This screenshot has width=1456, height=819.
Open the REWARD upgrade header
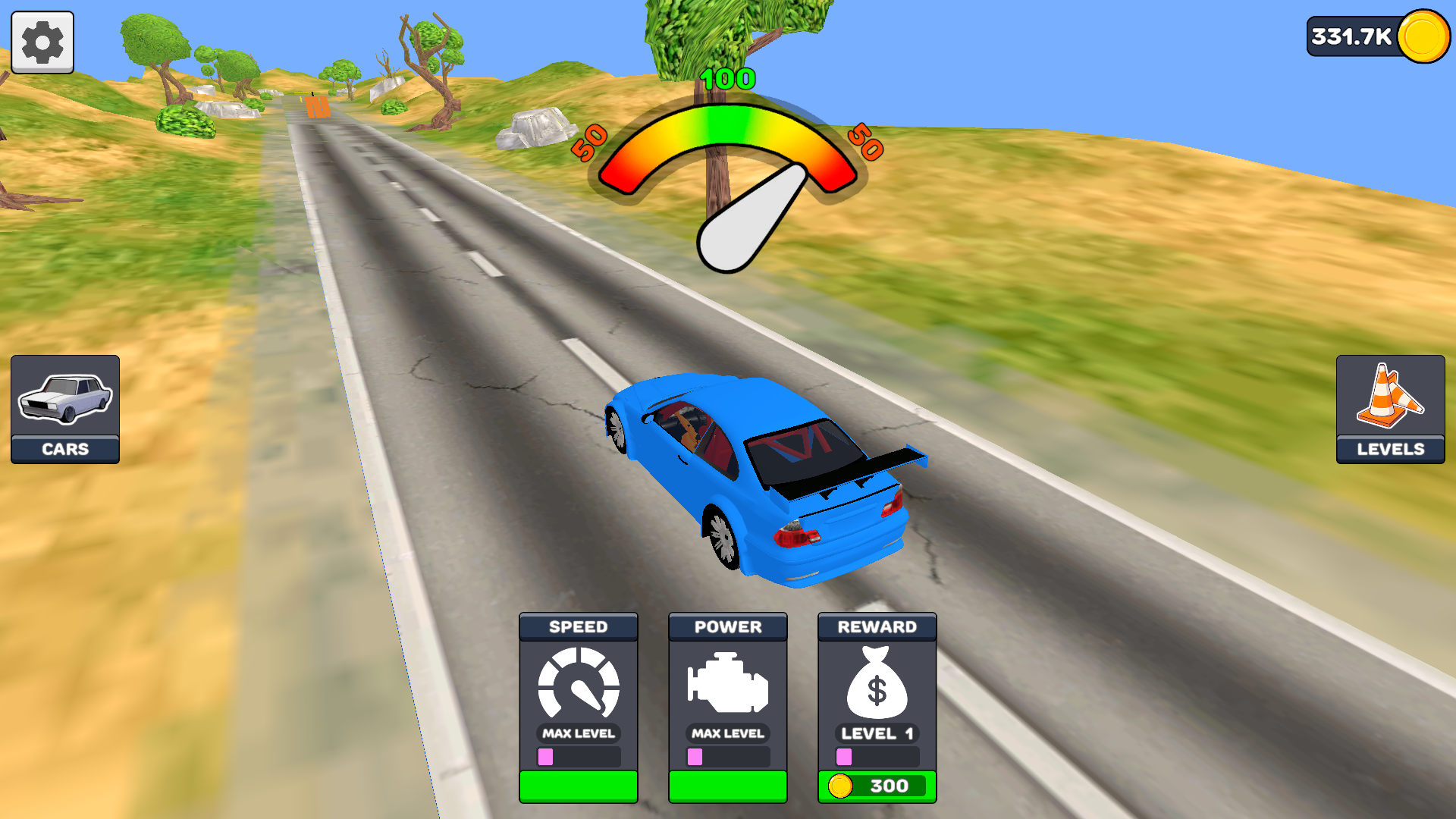(x=877, y=627)
